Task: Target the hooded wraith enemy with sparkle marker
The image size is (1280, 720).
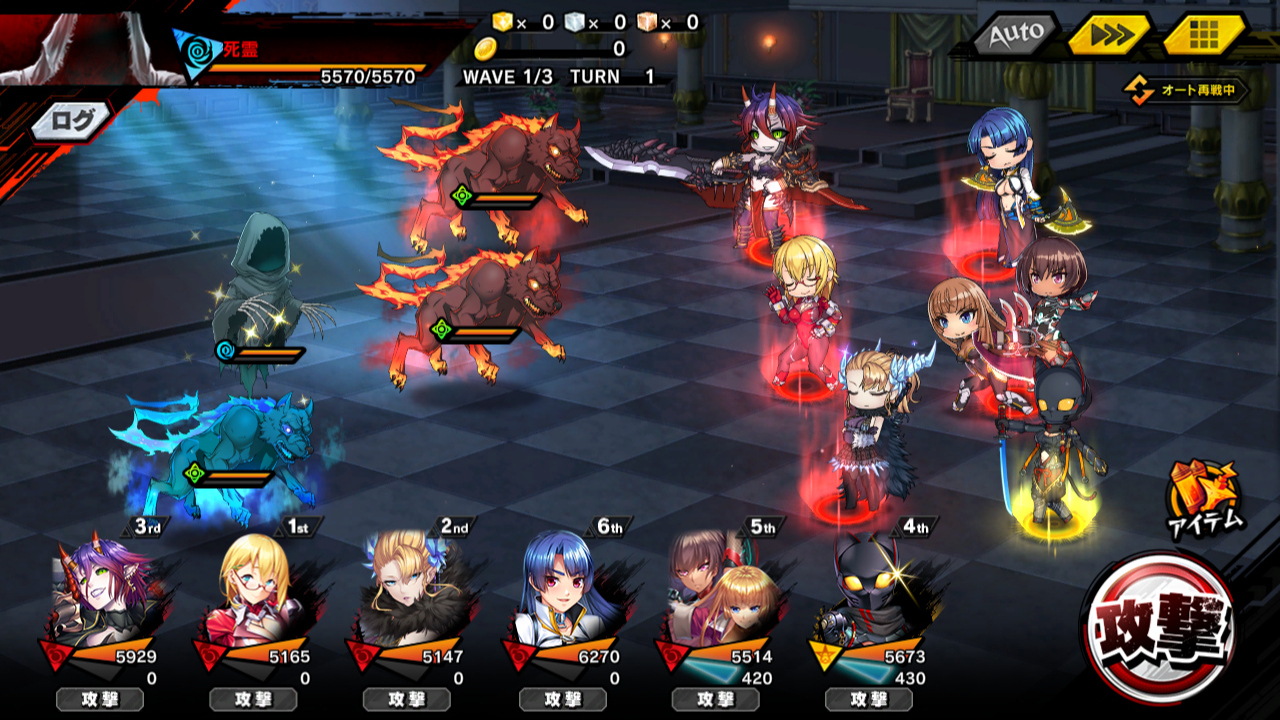Action: tap(262, 300)
